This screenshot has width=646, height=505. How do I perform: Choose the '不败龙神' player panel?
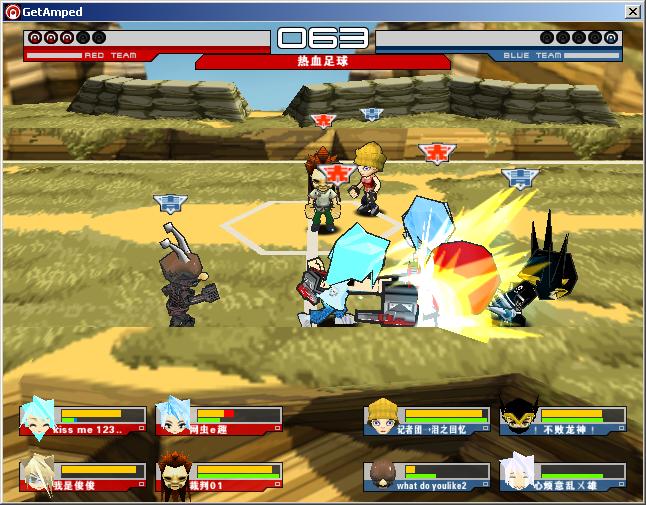click(563, 419)
